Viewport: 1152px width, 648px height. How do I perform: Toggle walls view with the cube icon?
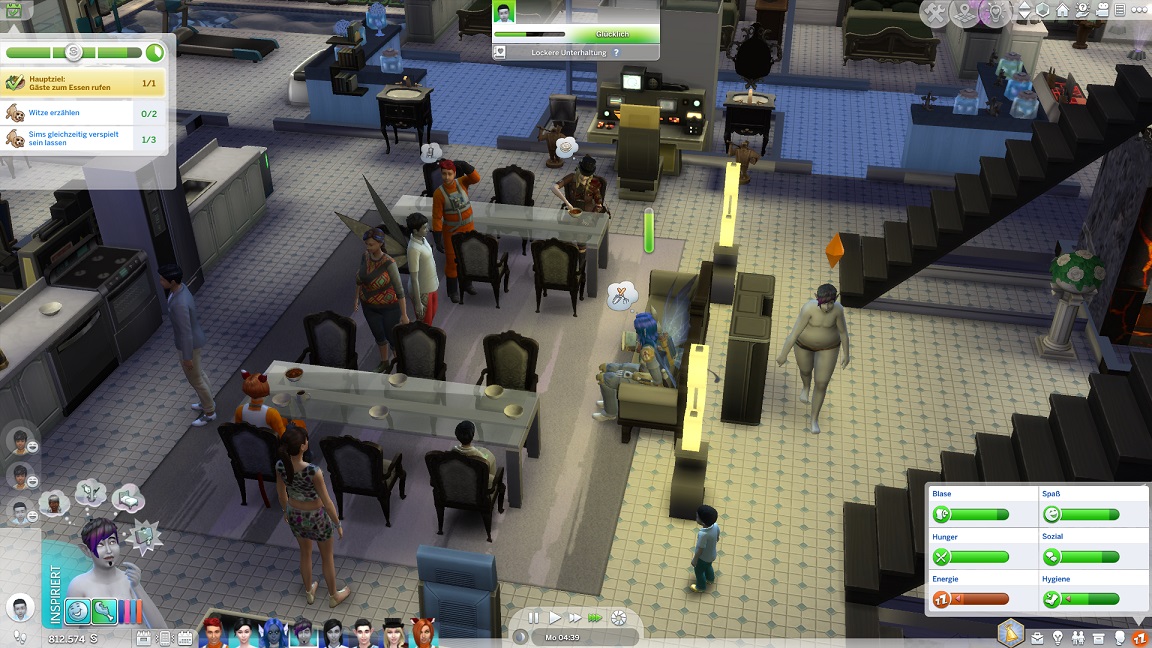tap(1043, 11)
